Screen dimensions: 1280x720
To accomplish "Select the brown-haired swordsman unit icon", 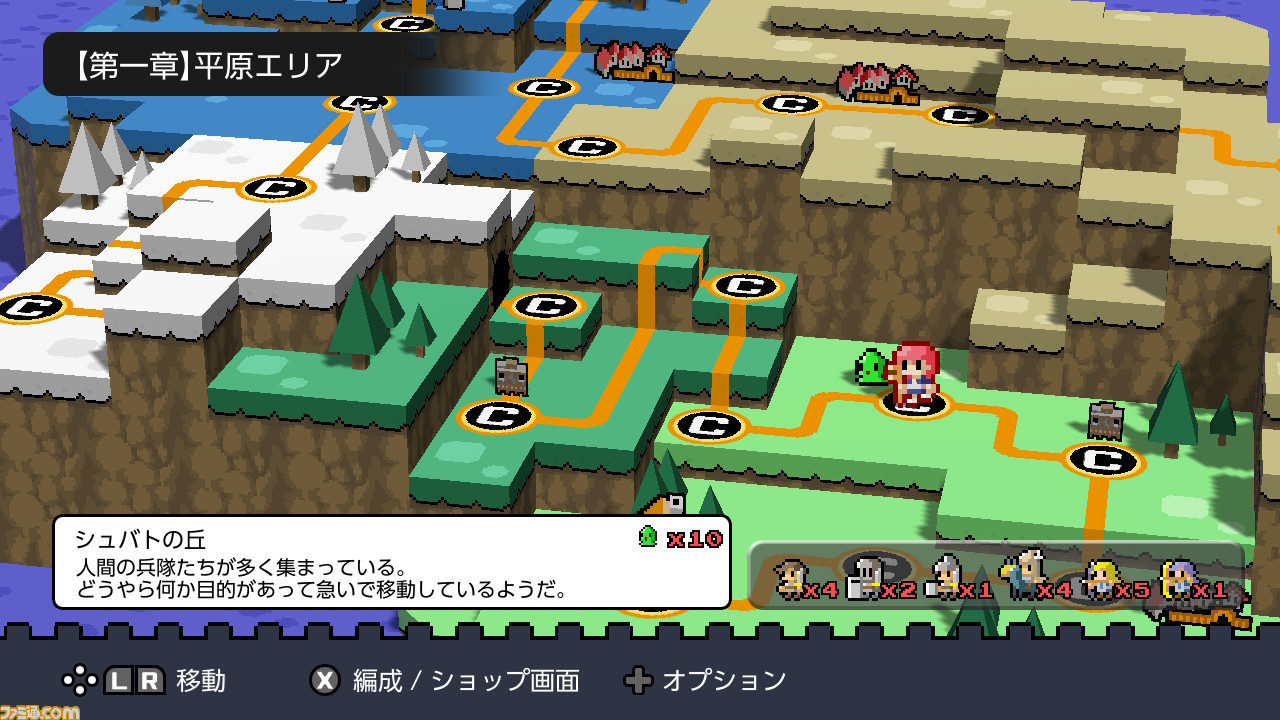I will click(790, 579).
